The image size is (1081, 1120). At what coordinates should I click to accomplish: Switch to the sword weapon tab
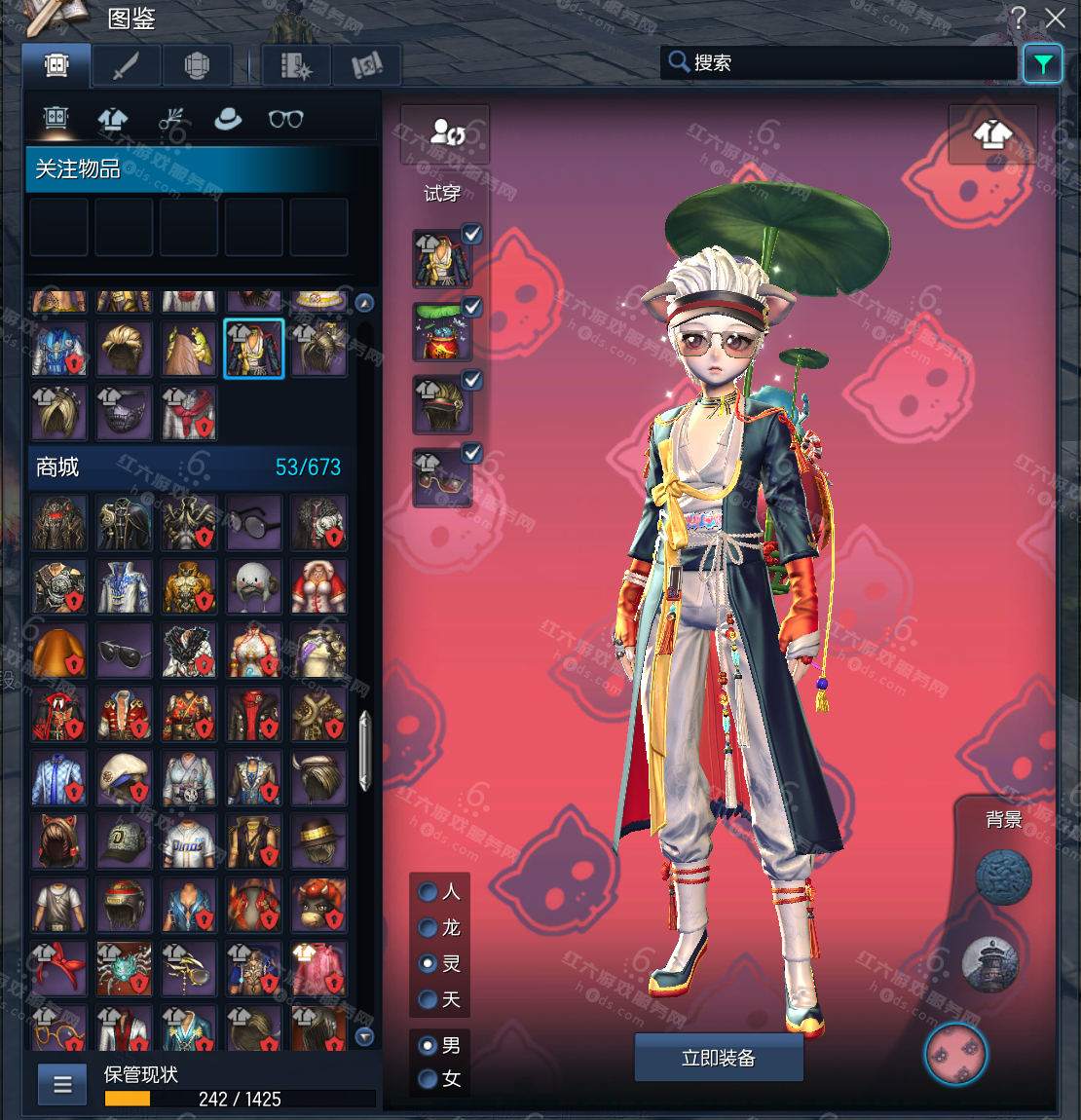127,66
